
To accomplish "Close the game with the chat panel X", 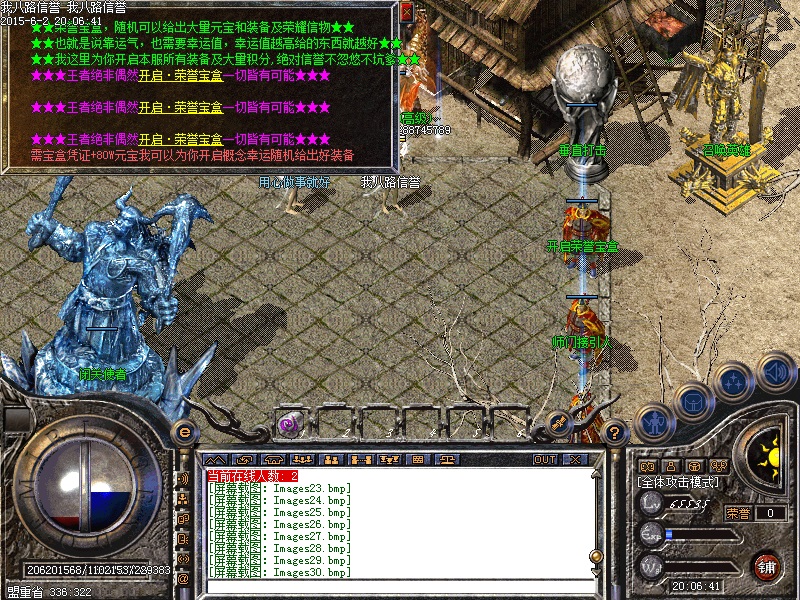I will coord(574,459).
